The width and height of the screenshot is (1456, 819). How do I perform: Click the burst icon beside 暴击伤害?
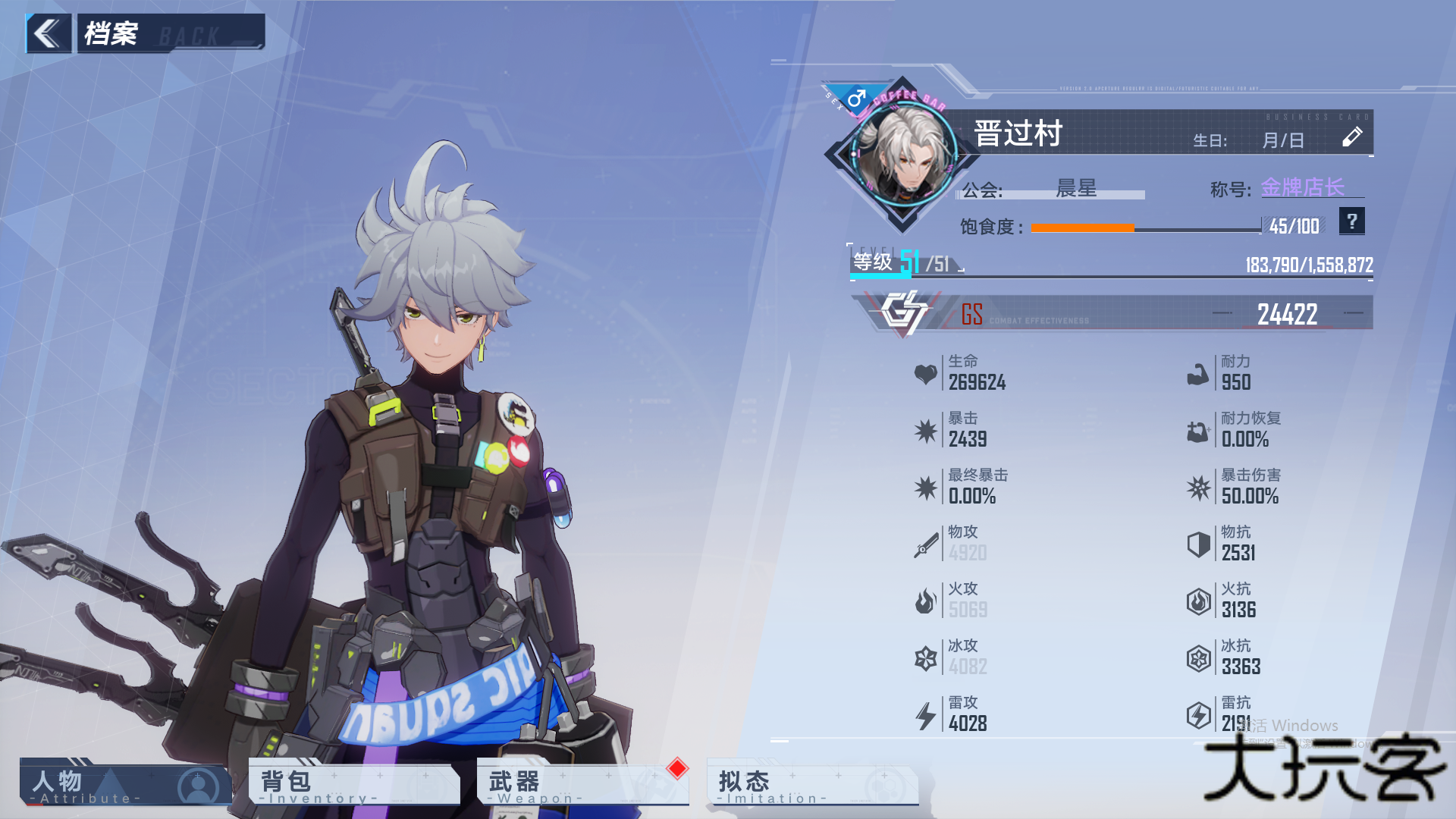tap(1198, 488)
